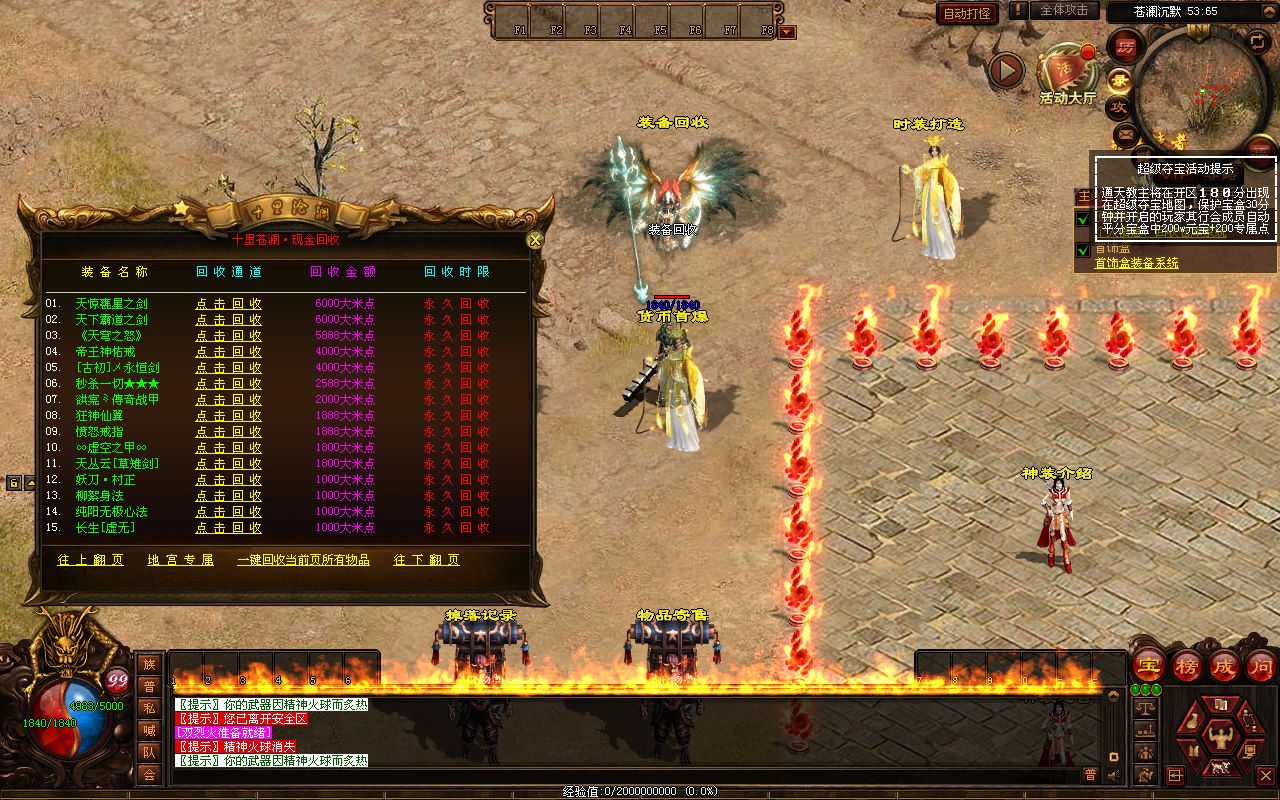
Task: Open the circular minimap
Action: point(1200,85)
